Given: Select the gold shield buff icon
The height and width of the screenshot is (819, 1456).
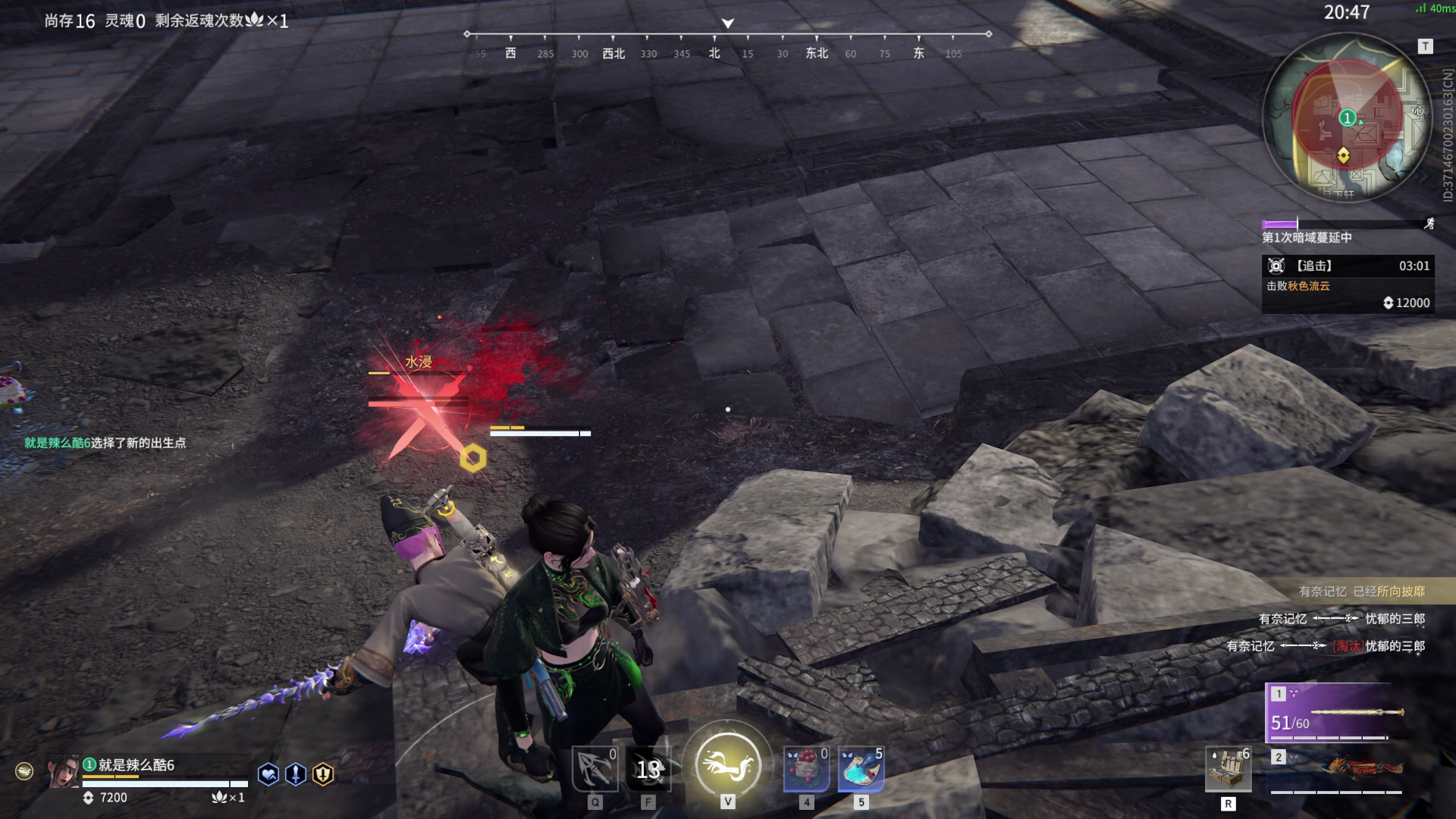Looking at the screenshot, I should click(x=323, y=774).
